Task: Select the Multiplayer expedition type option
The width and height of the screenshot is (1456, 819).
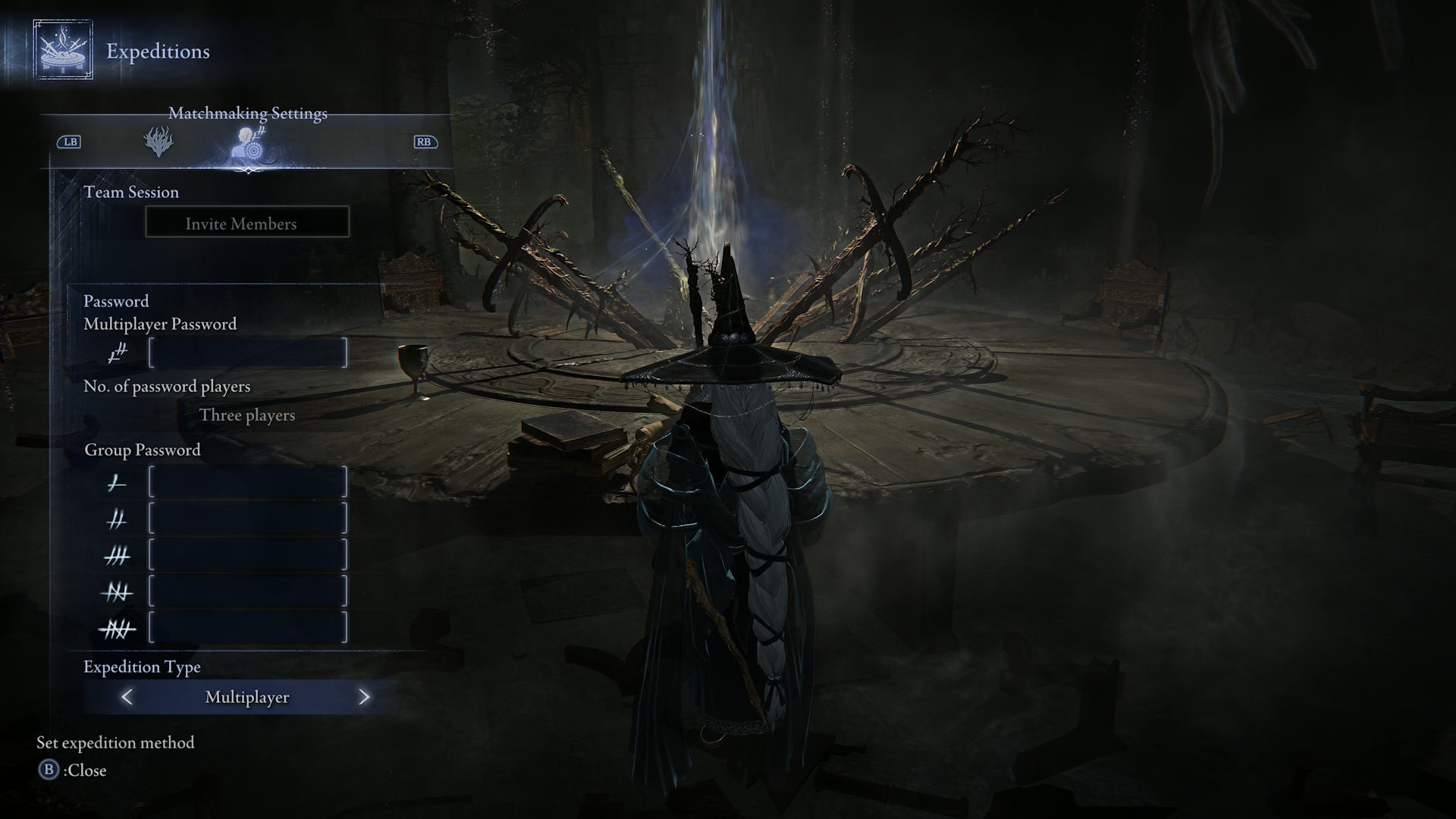Action: 247,697
